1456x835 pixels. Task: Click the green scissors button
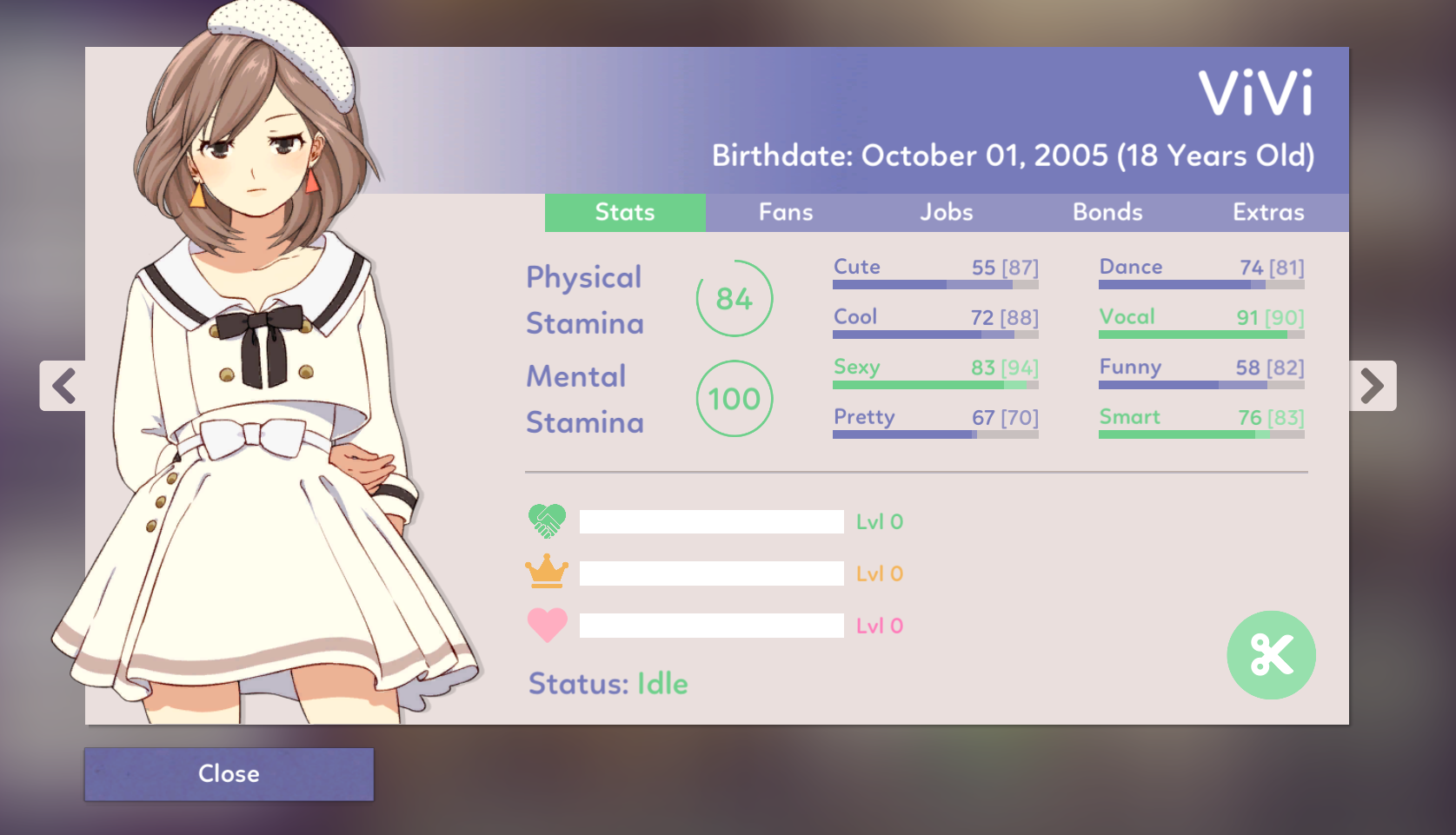1271,655
